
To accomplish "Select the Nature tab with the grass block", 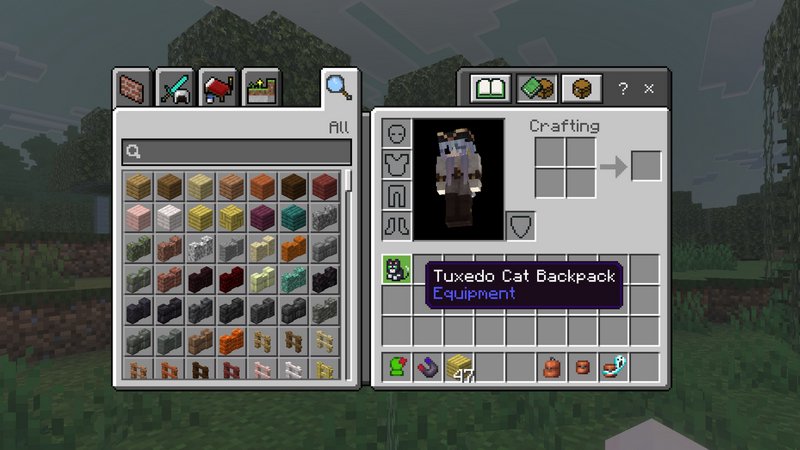I will (259, 88).
